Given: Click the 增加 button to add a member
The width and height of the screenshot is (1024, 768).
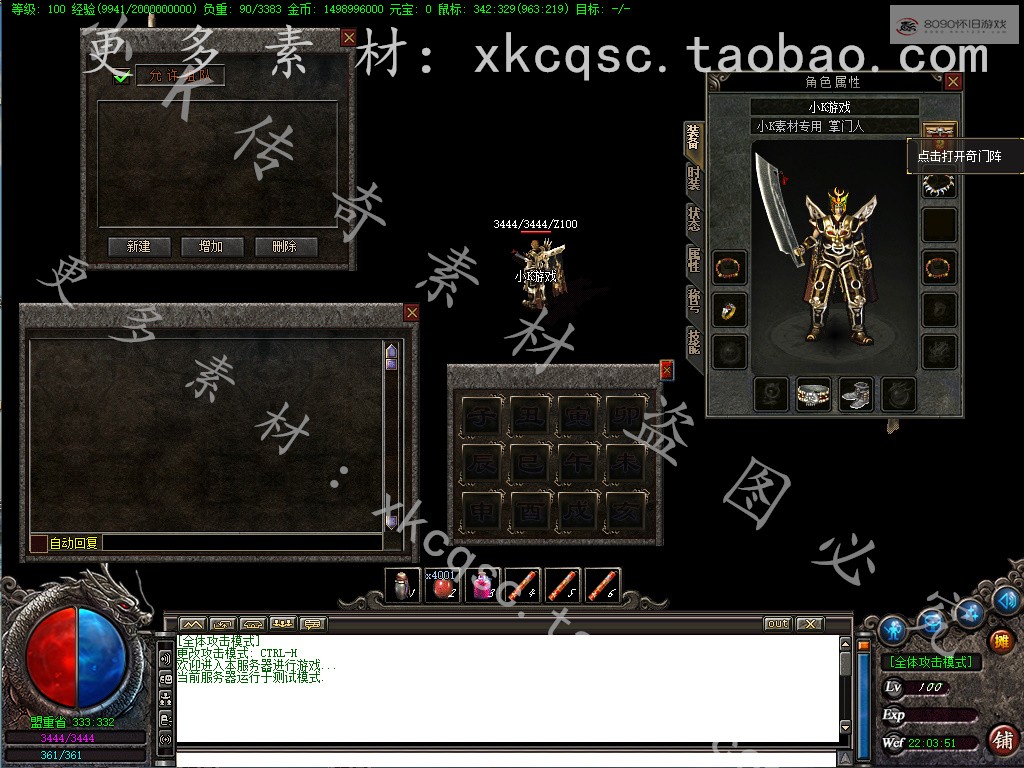Looking at the screenshot, I should (212, 247).
